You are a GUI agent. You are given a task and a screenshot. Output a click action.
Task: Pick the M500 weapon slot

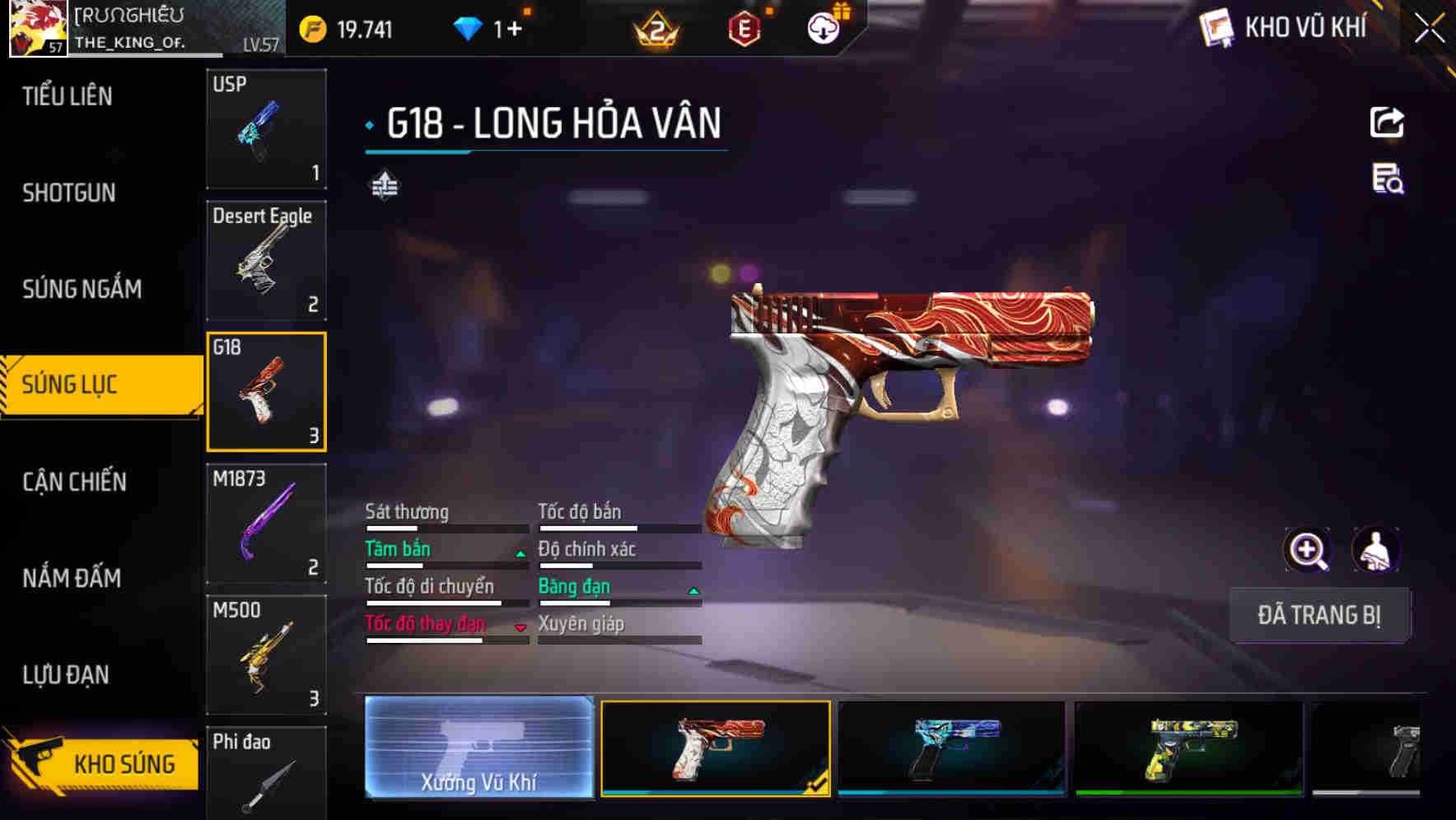click(x=266, y=655)
